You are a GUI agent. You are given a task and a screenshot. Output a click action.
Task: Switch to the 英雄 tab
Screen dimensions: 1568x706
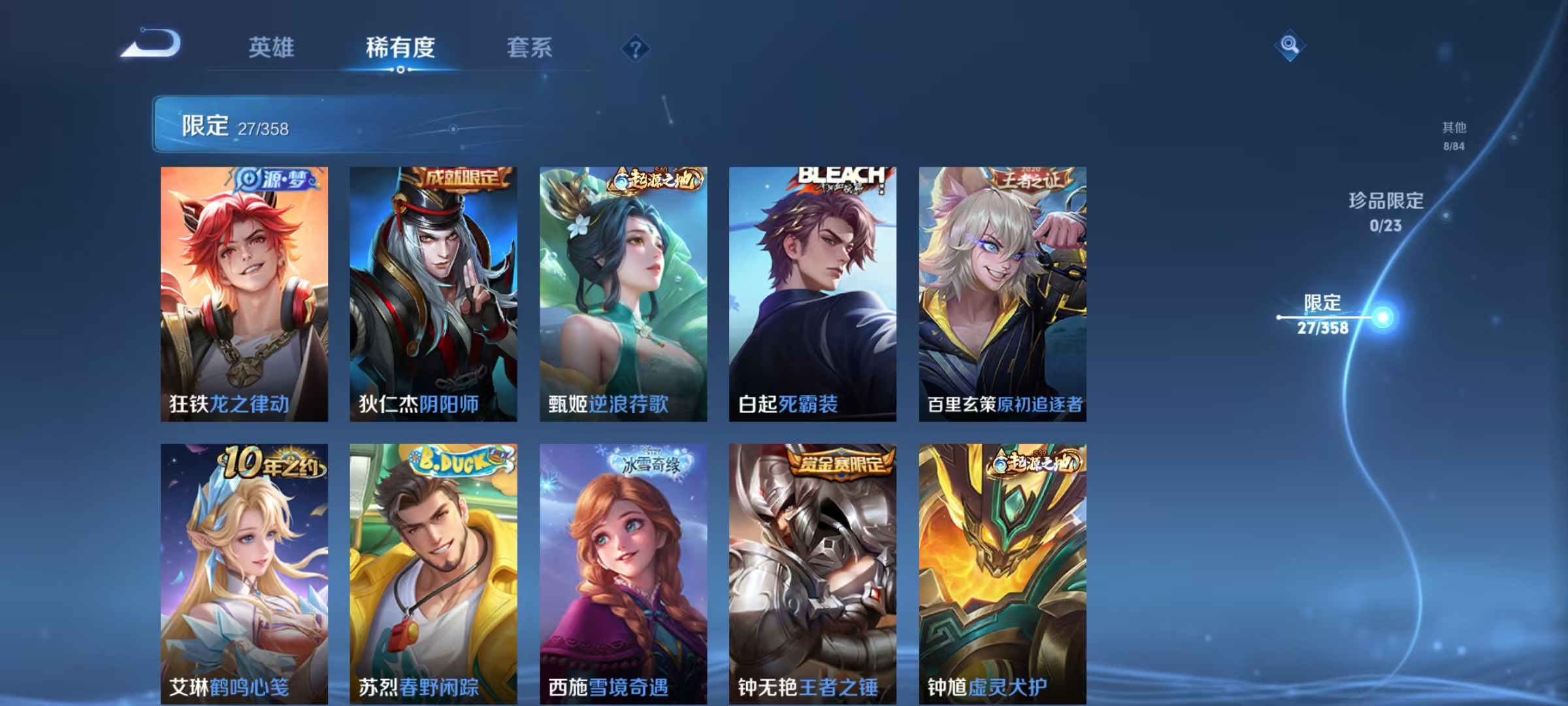click(272, 48)
